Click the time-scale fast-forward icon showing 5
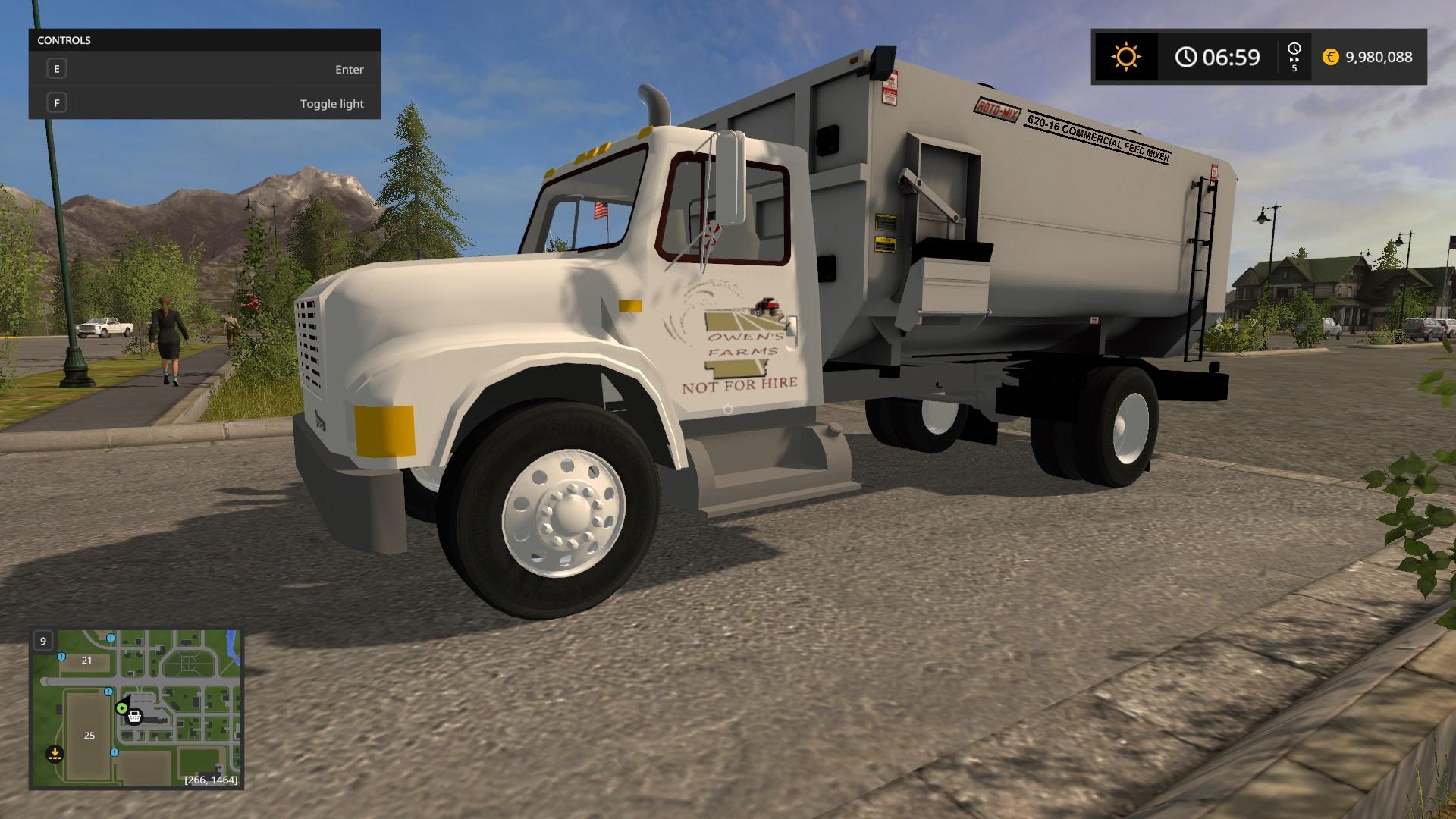 [x=1294, y=58]
